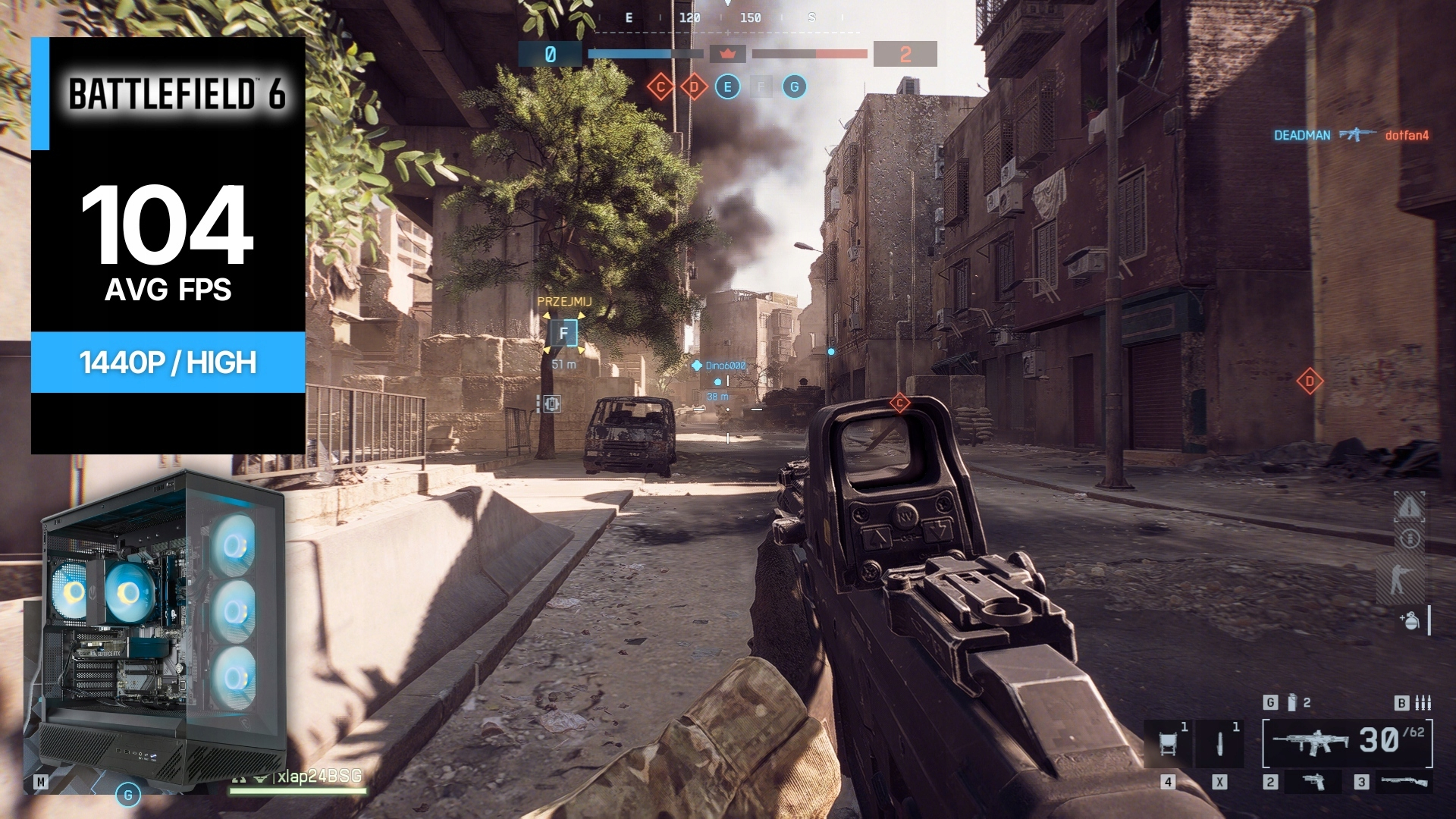Click the standing soldier stance icon

coord(1400,579)
